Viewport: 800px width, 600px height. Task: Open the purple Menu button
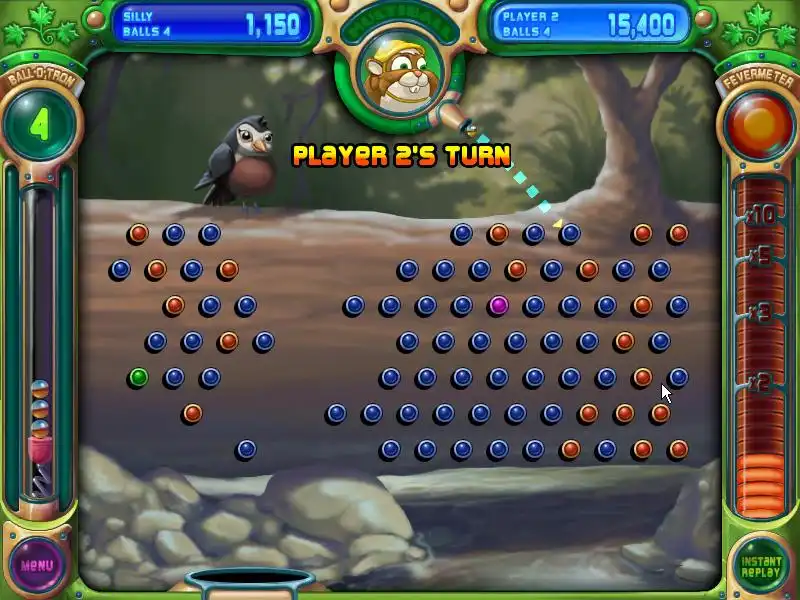click(37, 564)
